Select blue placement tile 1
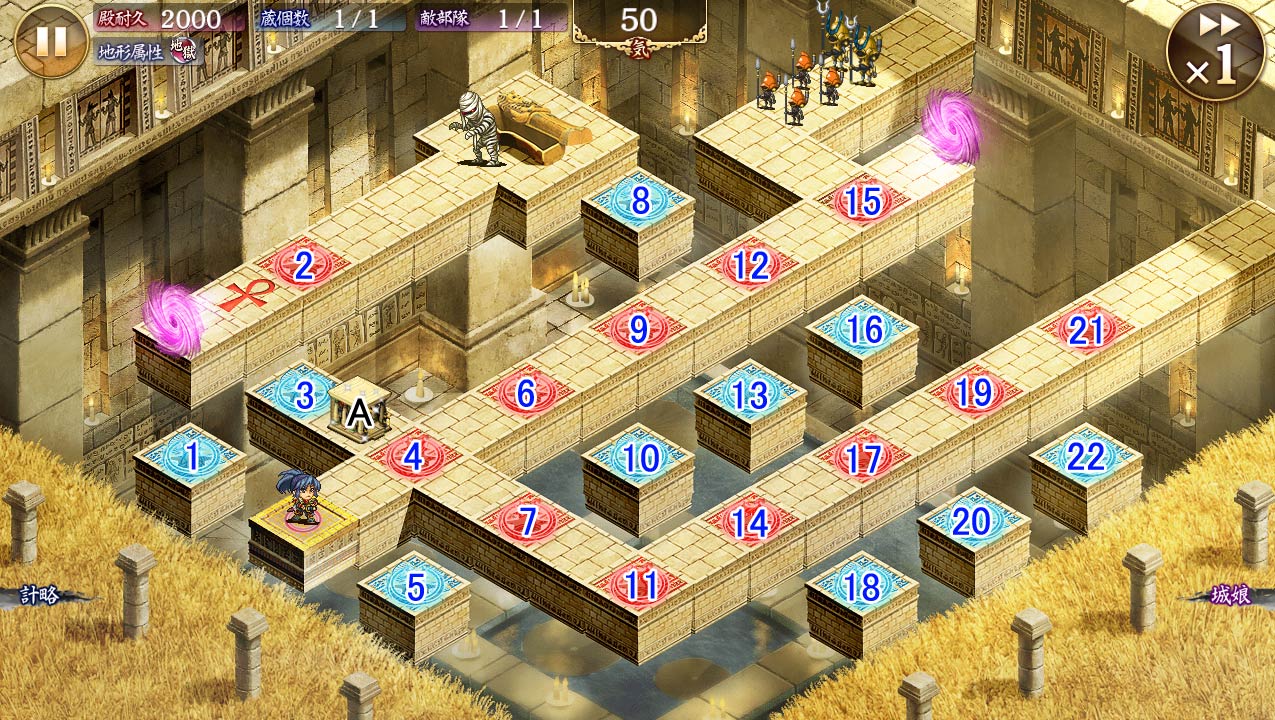 point(191,458)
